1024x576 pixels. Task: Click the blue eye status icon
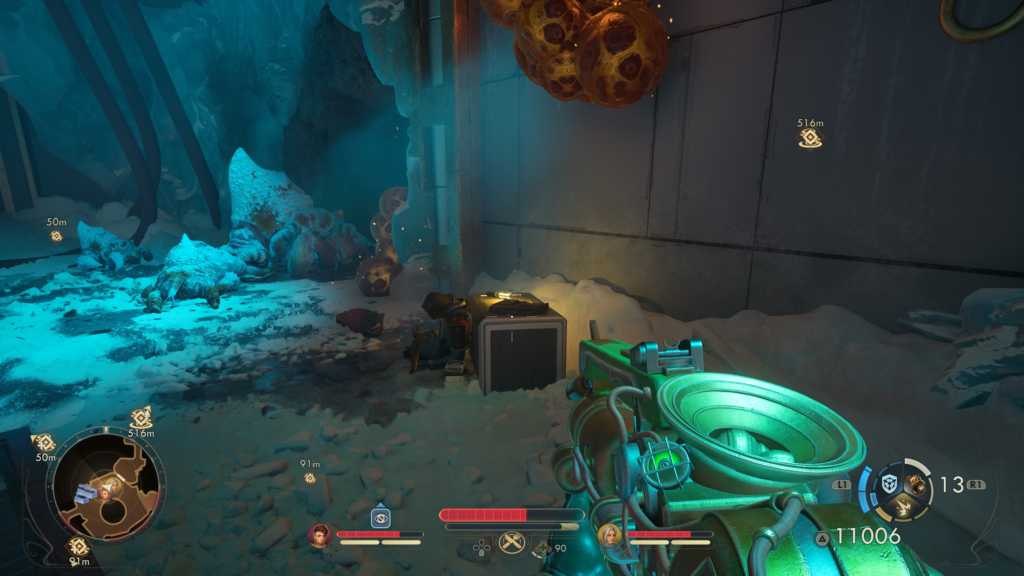(x=380, y=517)
